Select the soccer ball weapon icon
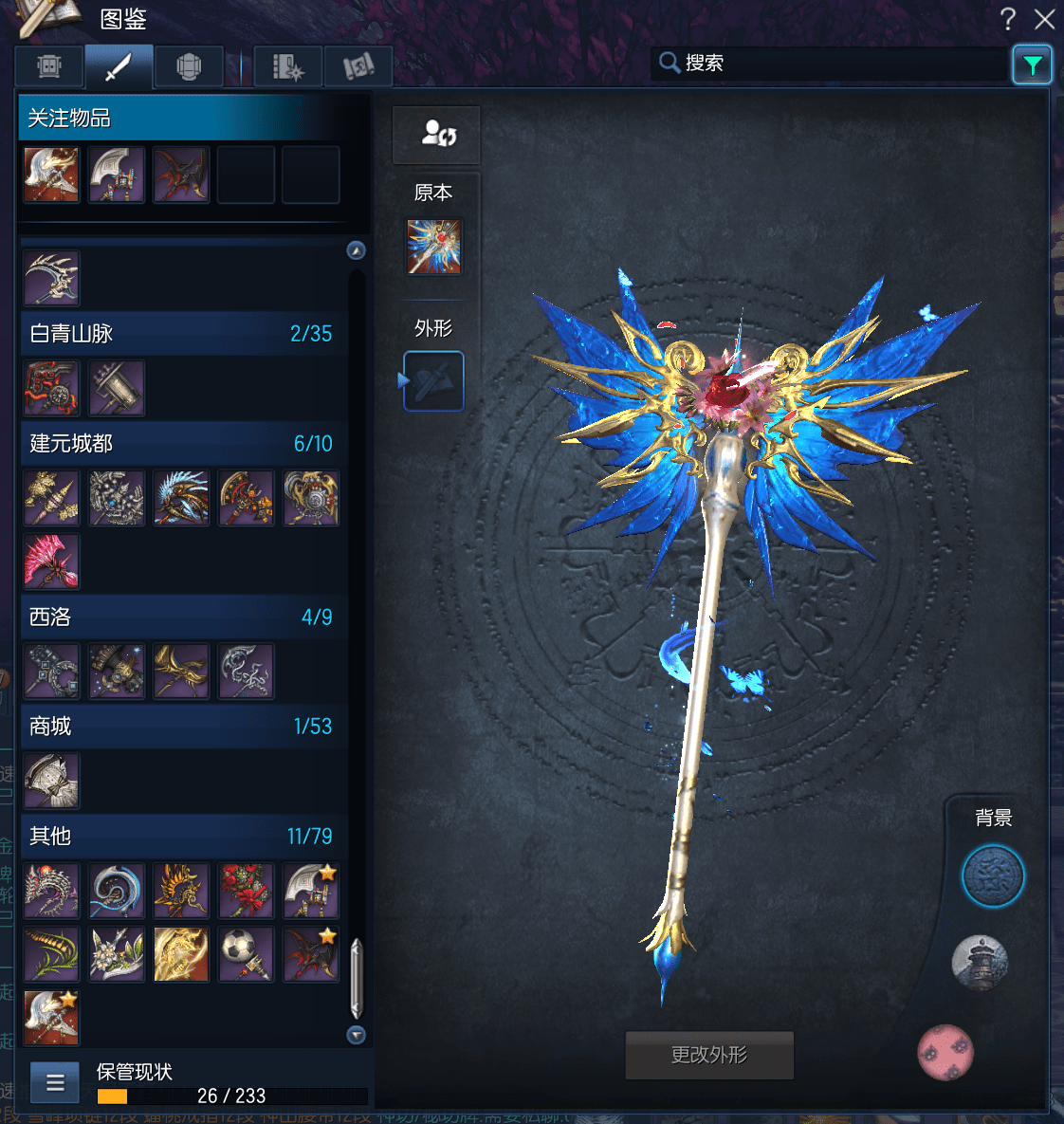This screenshot has height=1124, width=1064. pos(246,953)
